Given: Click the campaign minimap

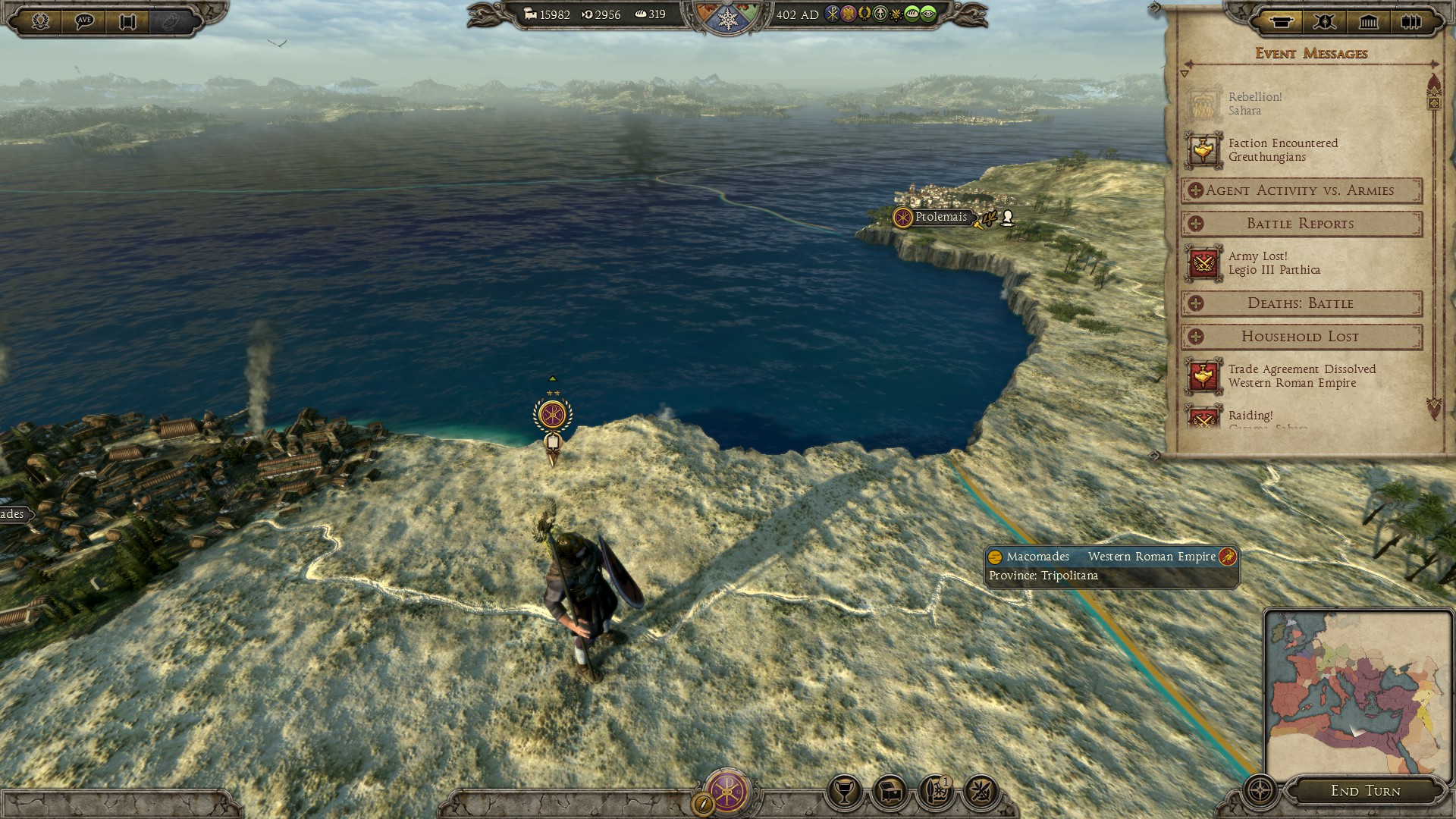Looking at the screenshot, I should [x=1357, y=690].
